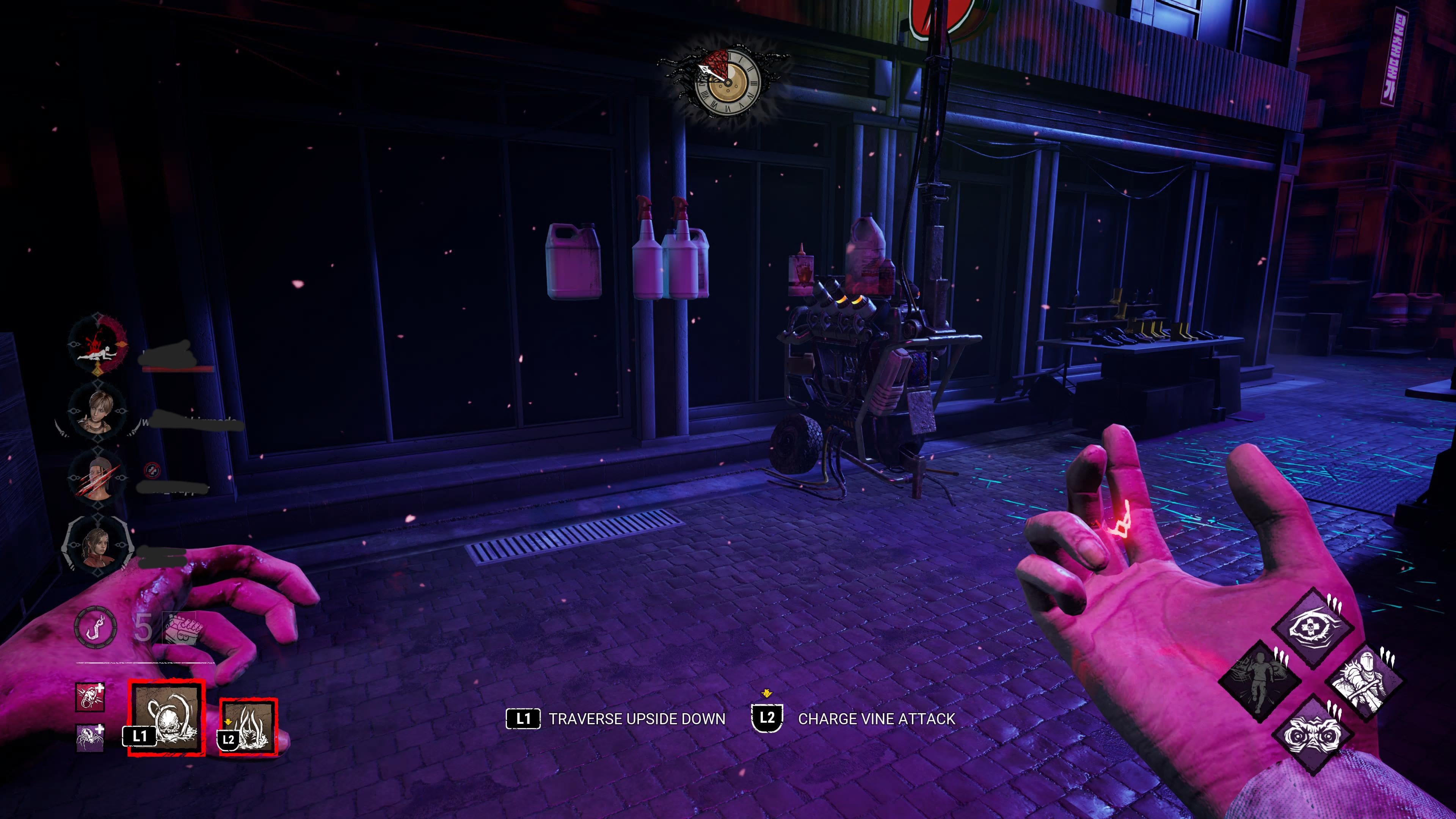Select the short-haired blonde survivor portrait

tap(98, 412)
